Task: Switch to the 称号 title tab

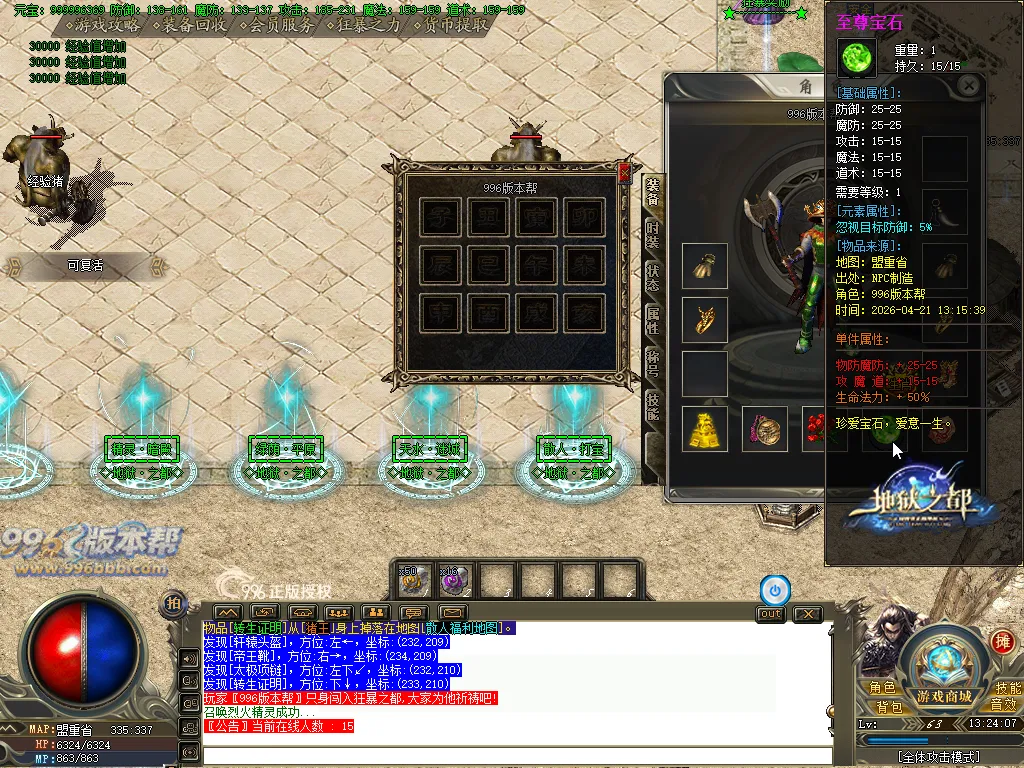Action: [x=652, y=362]
